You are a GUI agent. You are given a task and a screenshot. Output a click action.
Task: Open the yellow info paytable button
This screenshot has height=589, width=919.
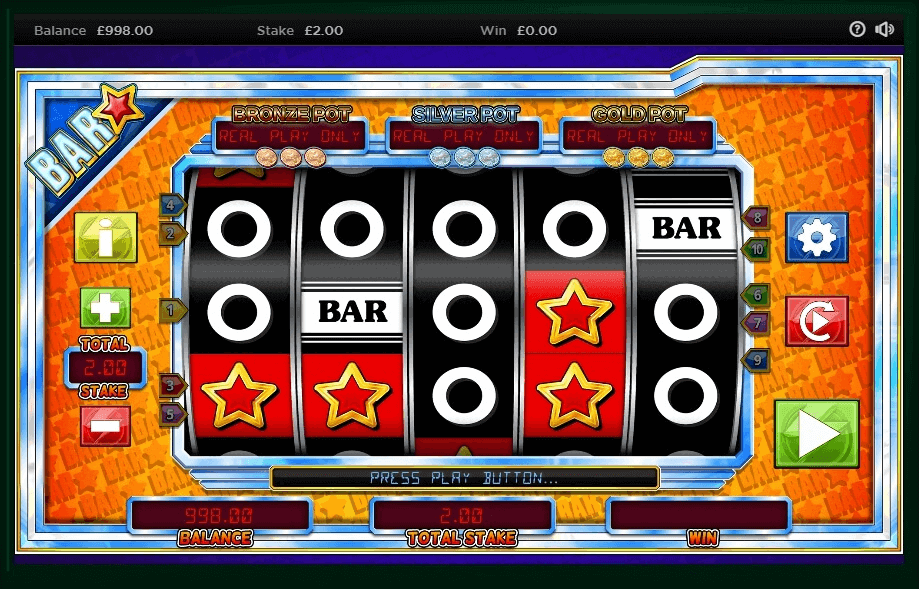(x=105, y=238)
